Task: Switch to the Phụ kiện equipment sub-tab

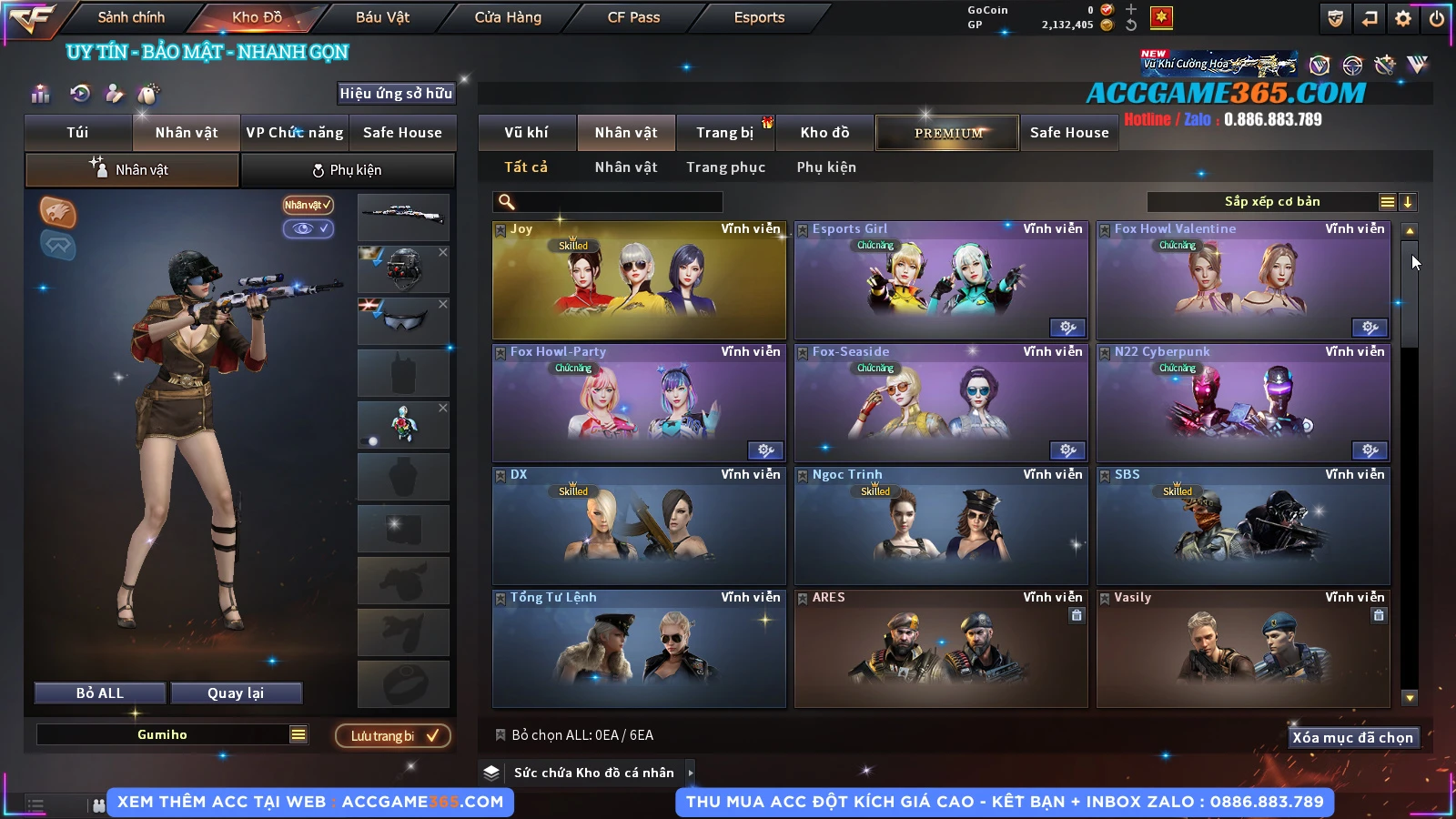Action: coord(347,170)
